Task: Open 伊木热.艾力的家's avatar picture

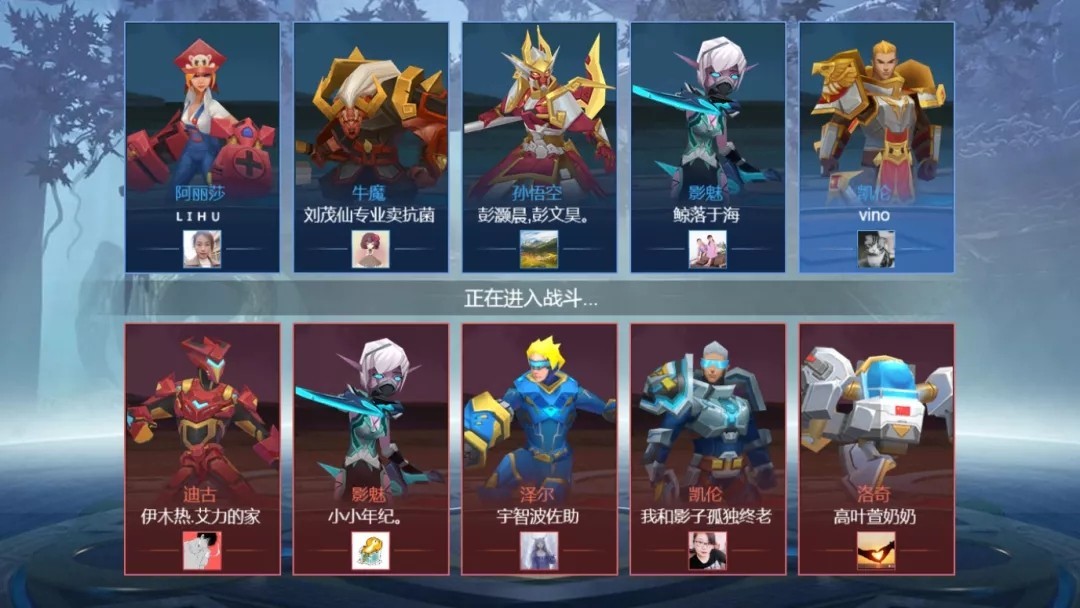Action: (x=202, y=550)
